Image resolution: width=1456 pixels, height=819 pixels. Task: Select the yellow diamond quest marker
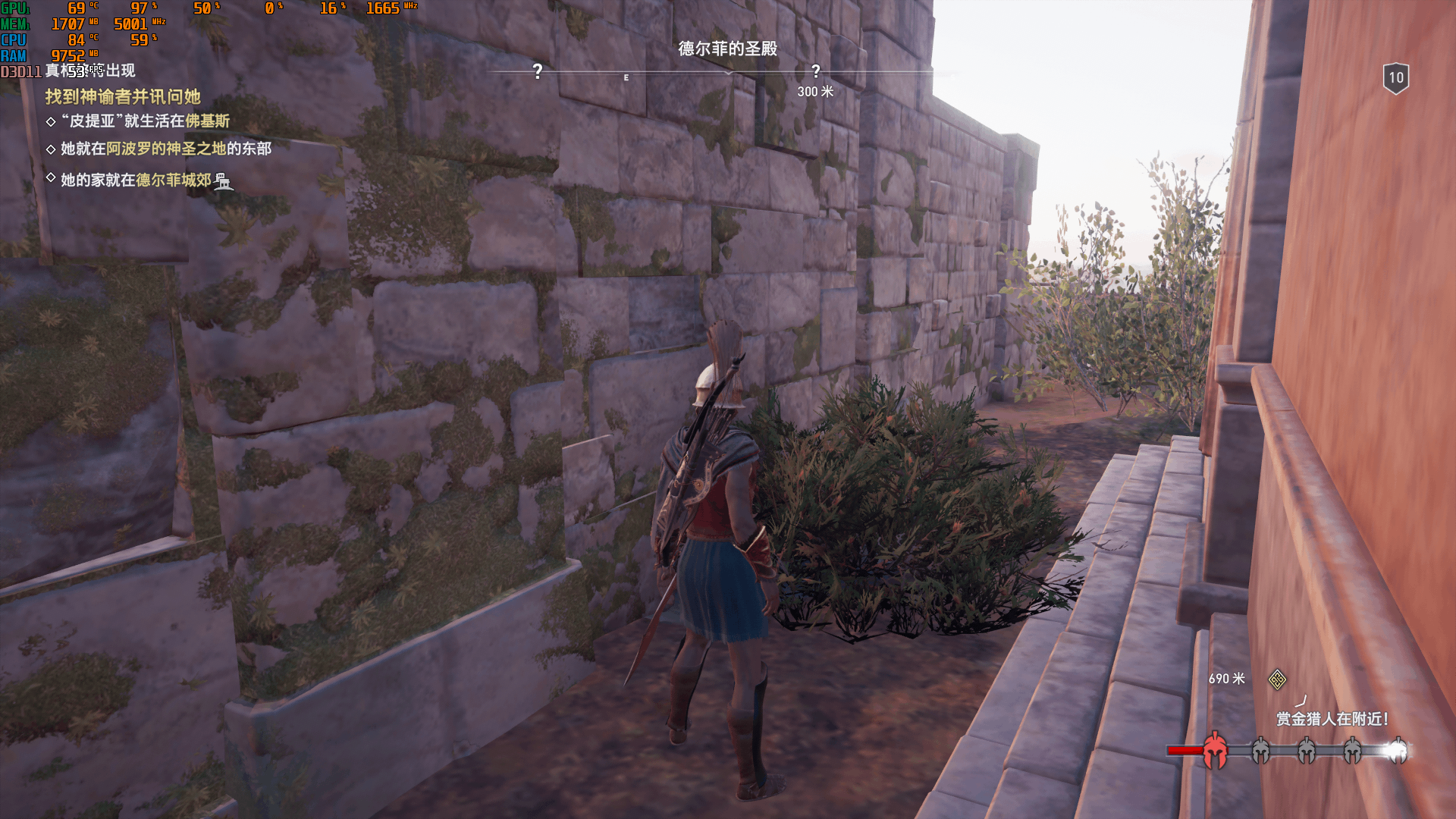coord(1277,679)
